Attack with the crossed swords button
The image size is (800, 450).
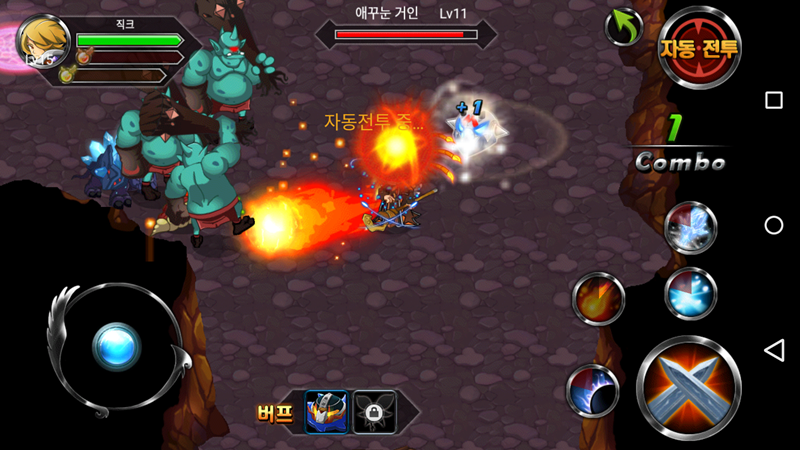688,387
